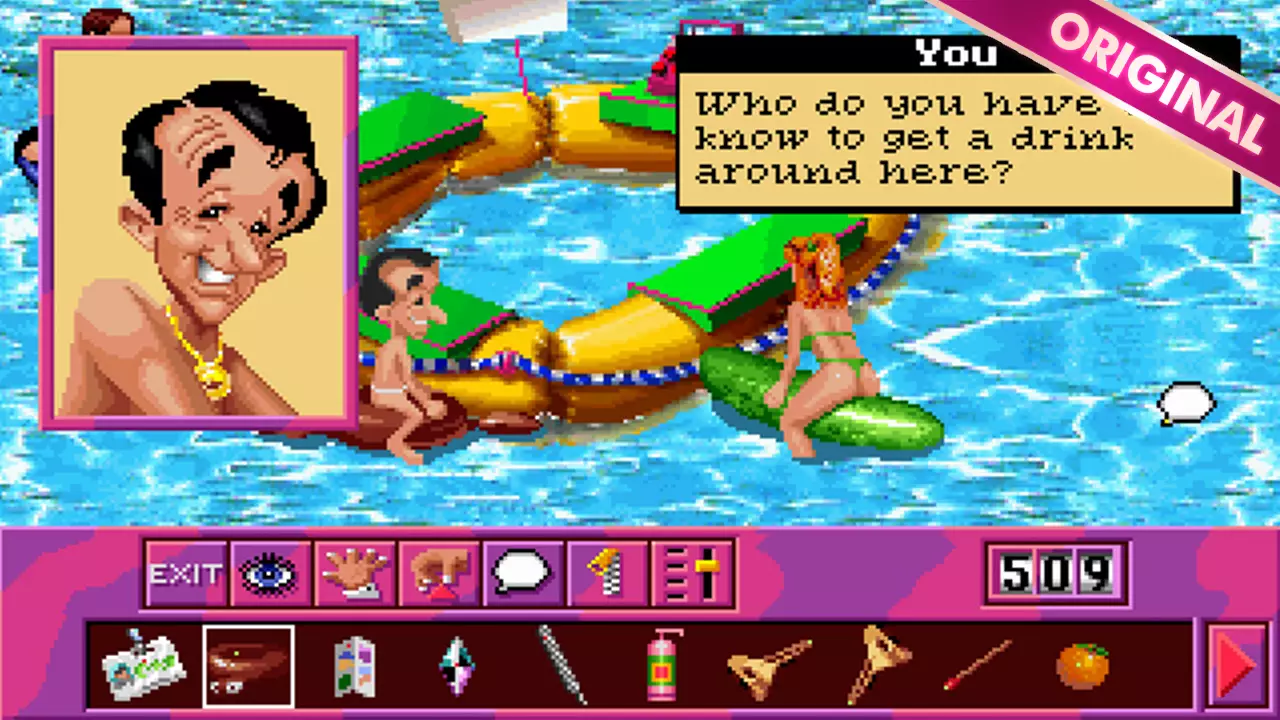Click the EXIT button
The image size is (1280, 720).
[x=185, y=575]
